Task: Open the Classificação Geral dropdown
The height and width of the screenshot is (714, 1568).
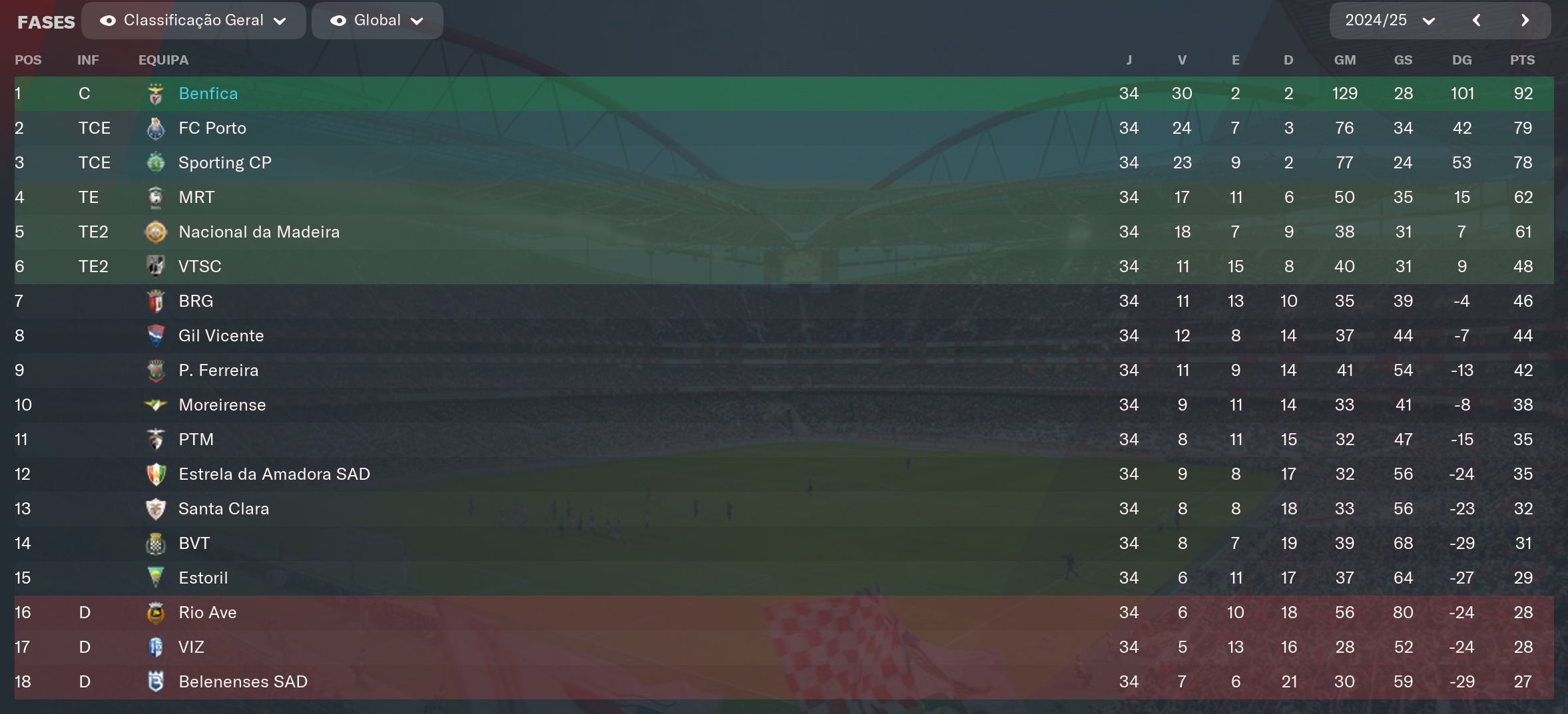Action: (193, 21)
